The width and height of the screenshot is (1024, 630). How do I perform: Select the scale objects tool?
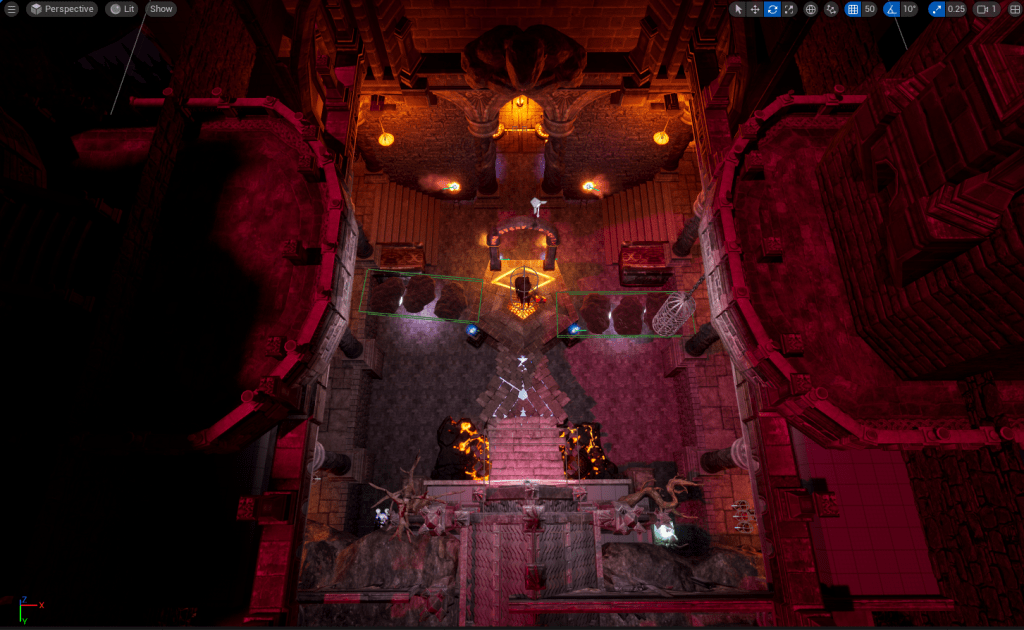pos(789,9)
